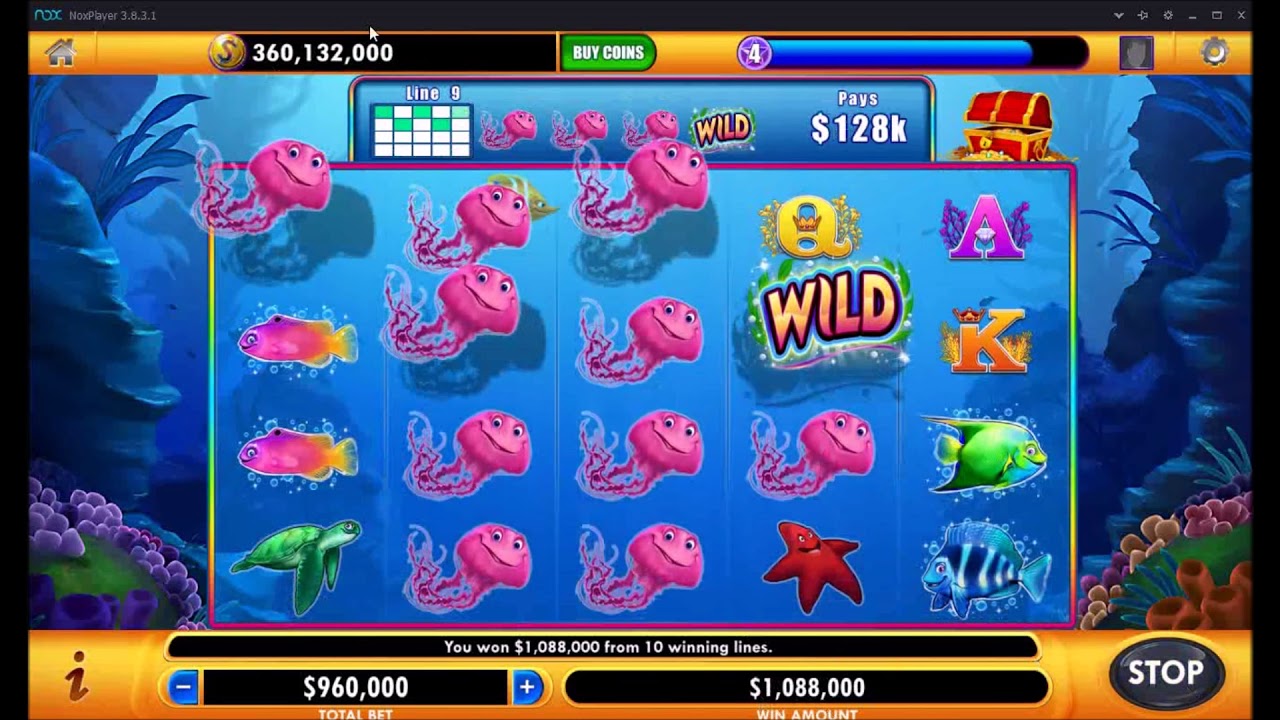The height and width of the screenshot is (720, 1280).
Task: Stop the spinning reels
Action: point(1165,673)
